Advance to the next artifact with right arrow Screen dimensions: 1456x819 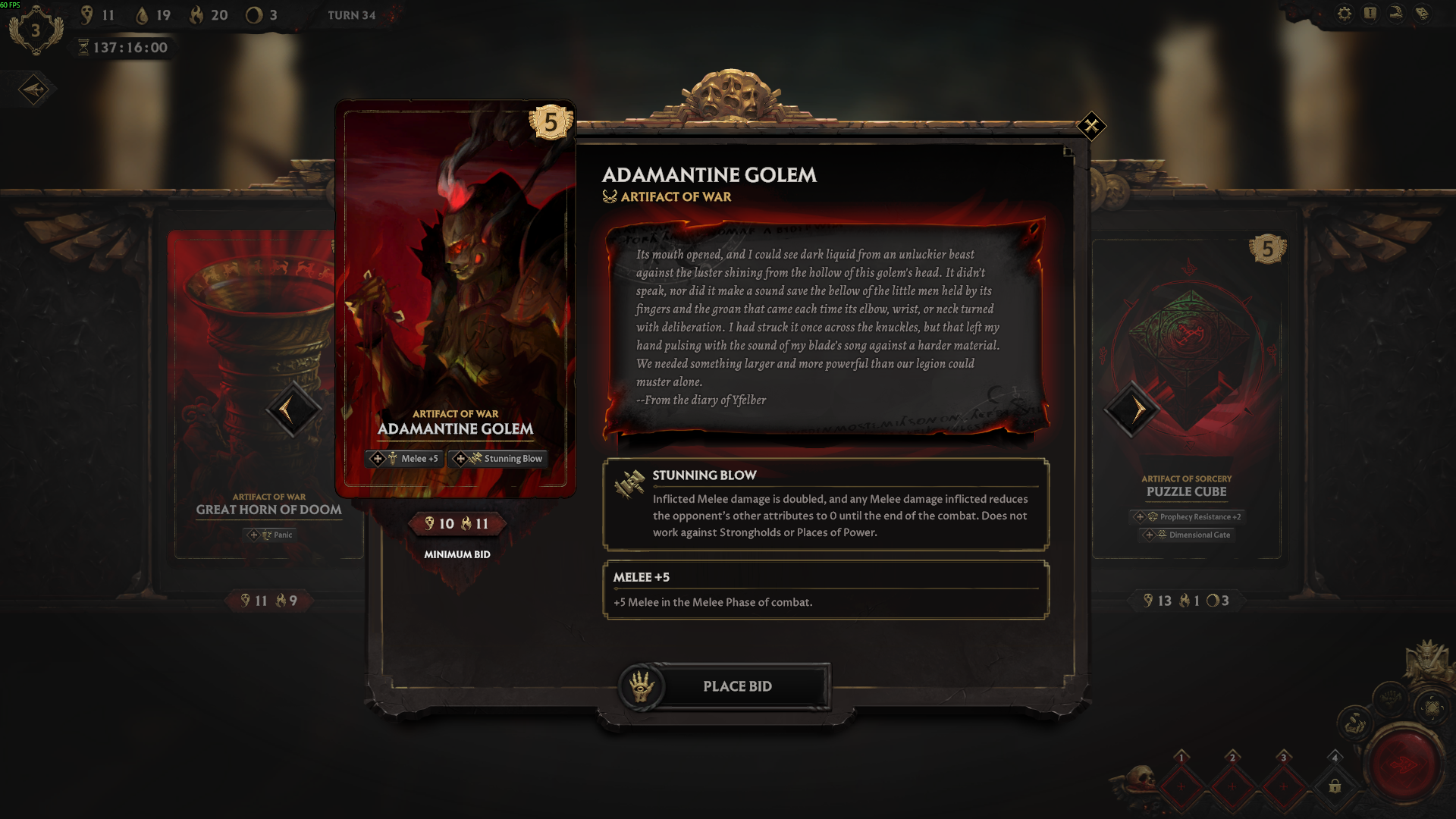pos(1132,409)
